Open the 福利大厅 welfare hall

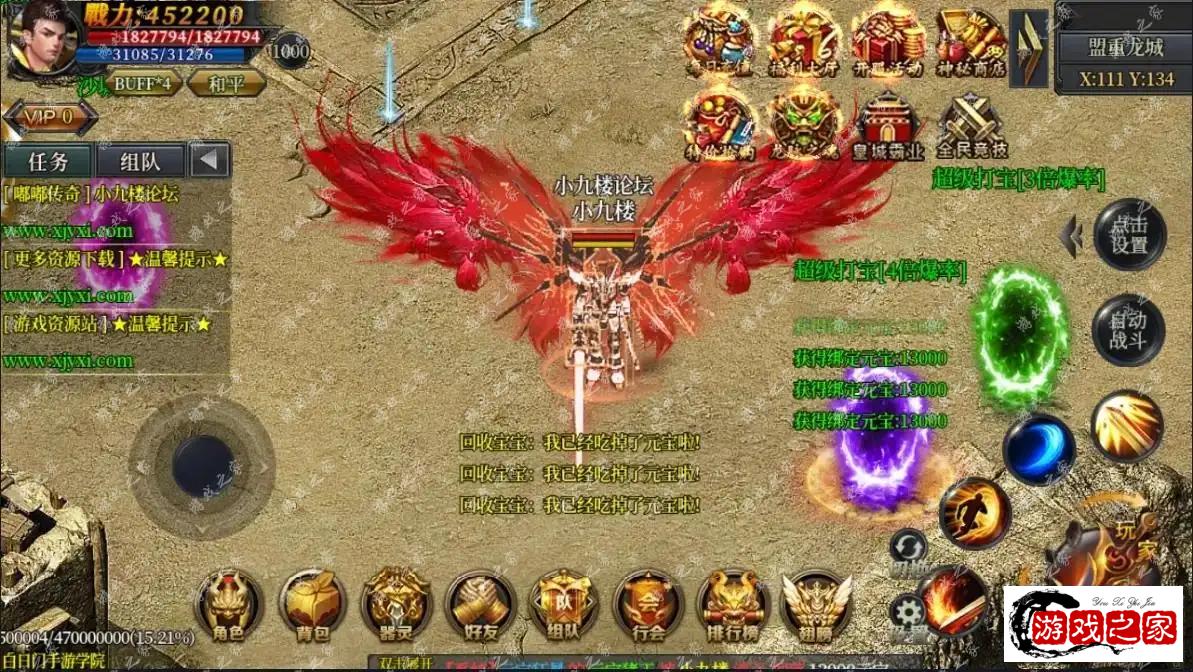(x=804, y=39)
